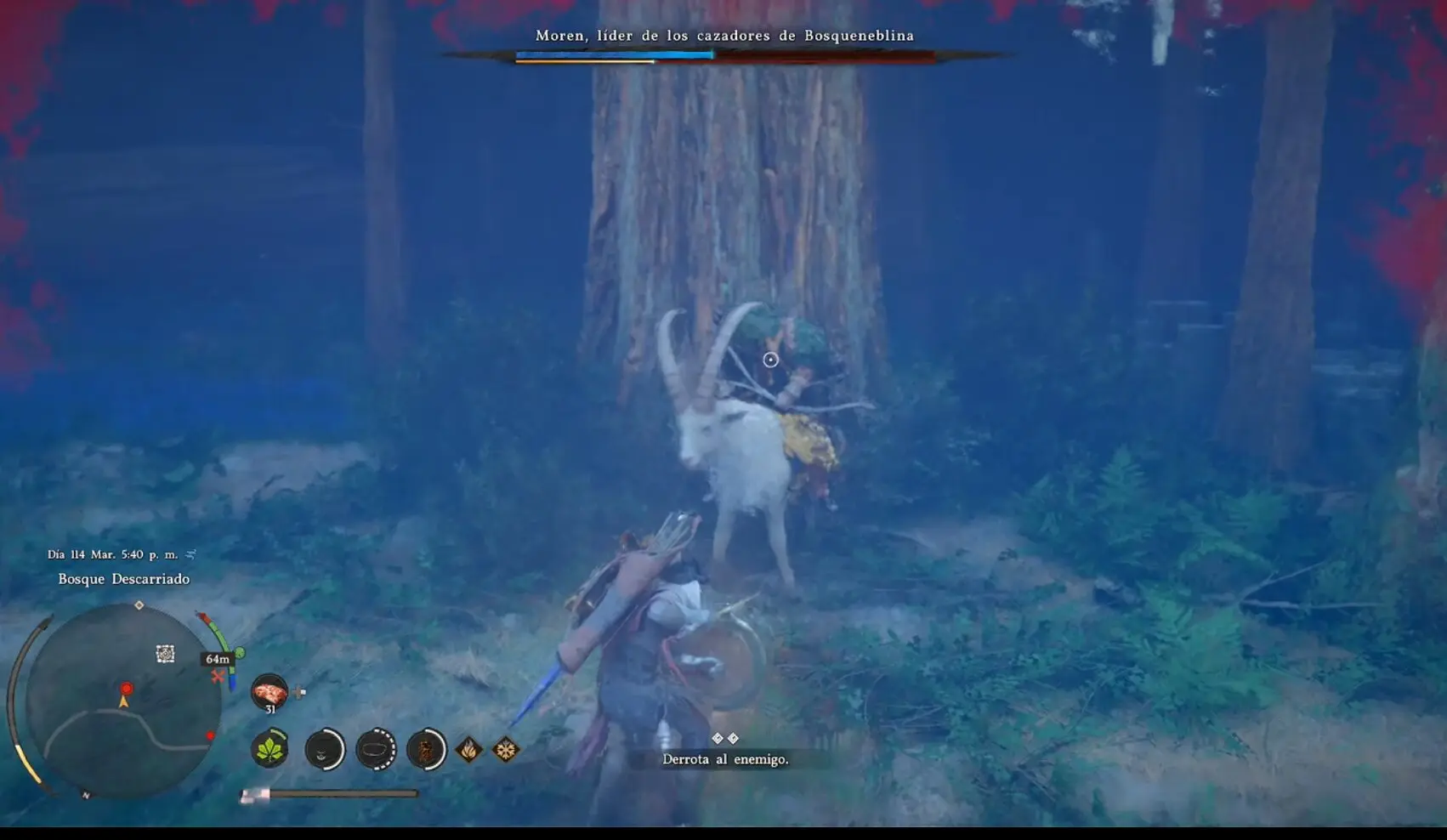This screenshot has width=1447, height=840.
Task: Activate the dashed ring skill icon
Action: (x=376, y=750)
